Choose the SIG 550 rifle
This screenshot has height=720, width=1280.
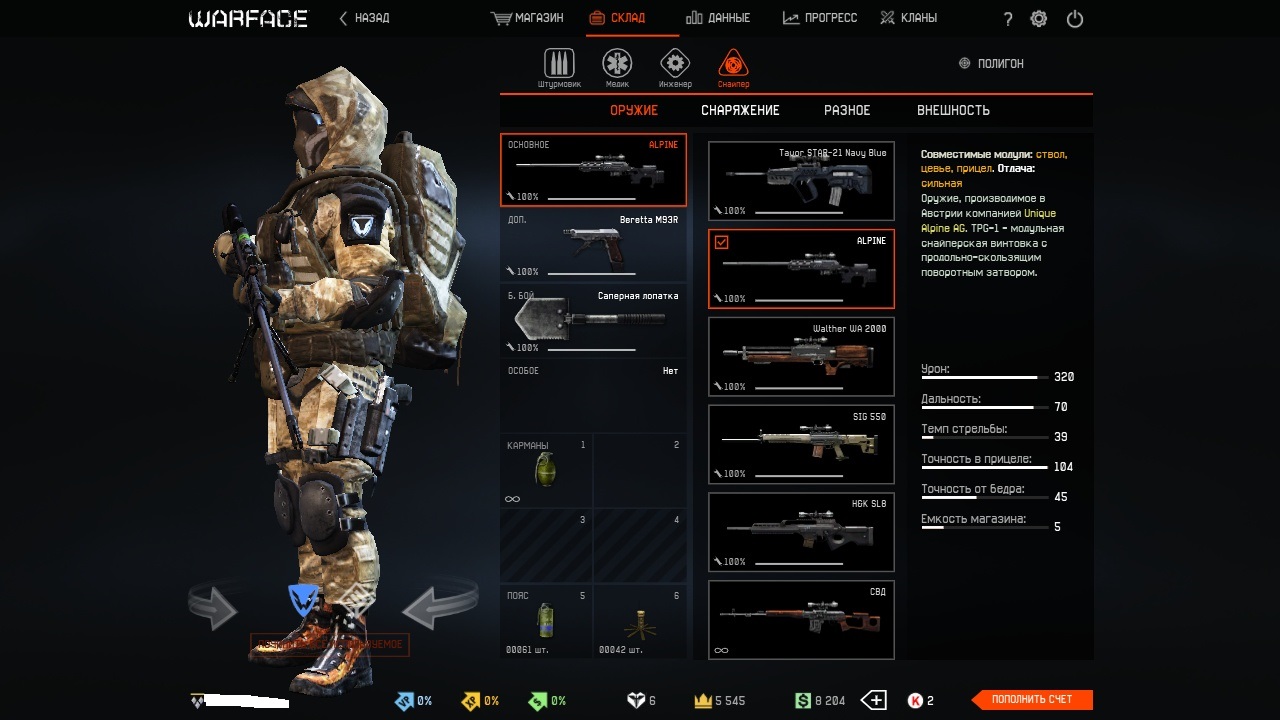[x=801, y=445]
